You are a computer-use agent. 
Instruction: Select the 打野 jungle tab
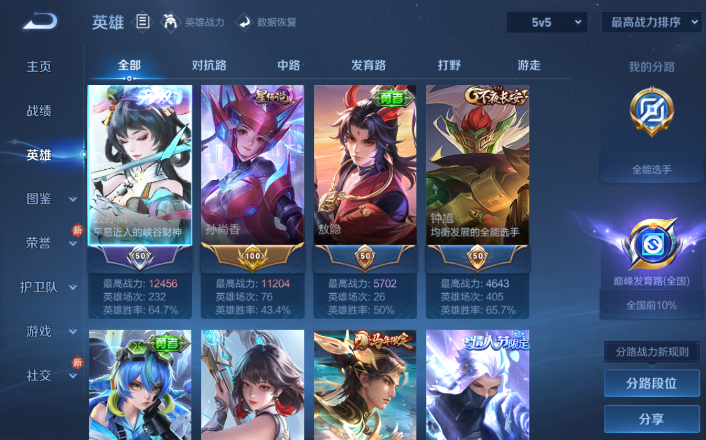pos(449,66)
